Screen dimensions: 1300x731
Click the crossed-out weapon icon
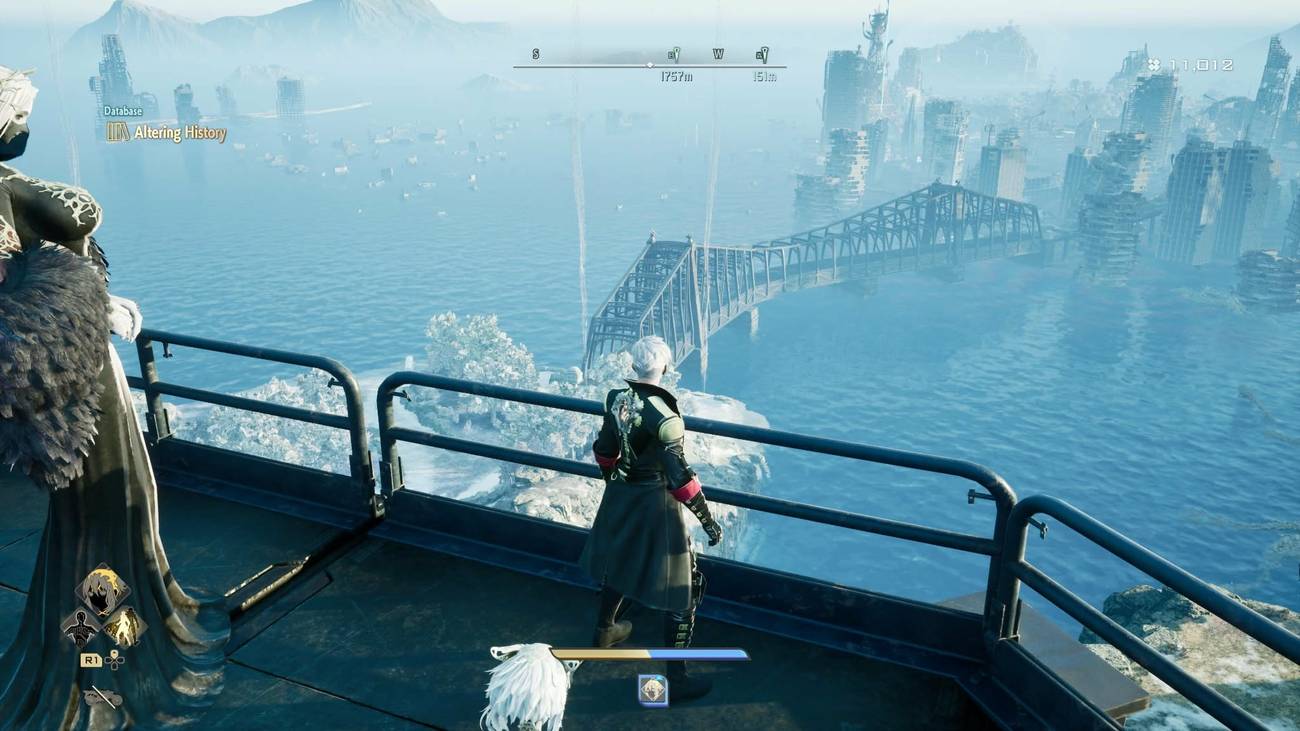pos(101,695)
